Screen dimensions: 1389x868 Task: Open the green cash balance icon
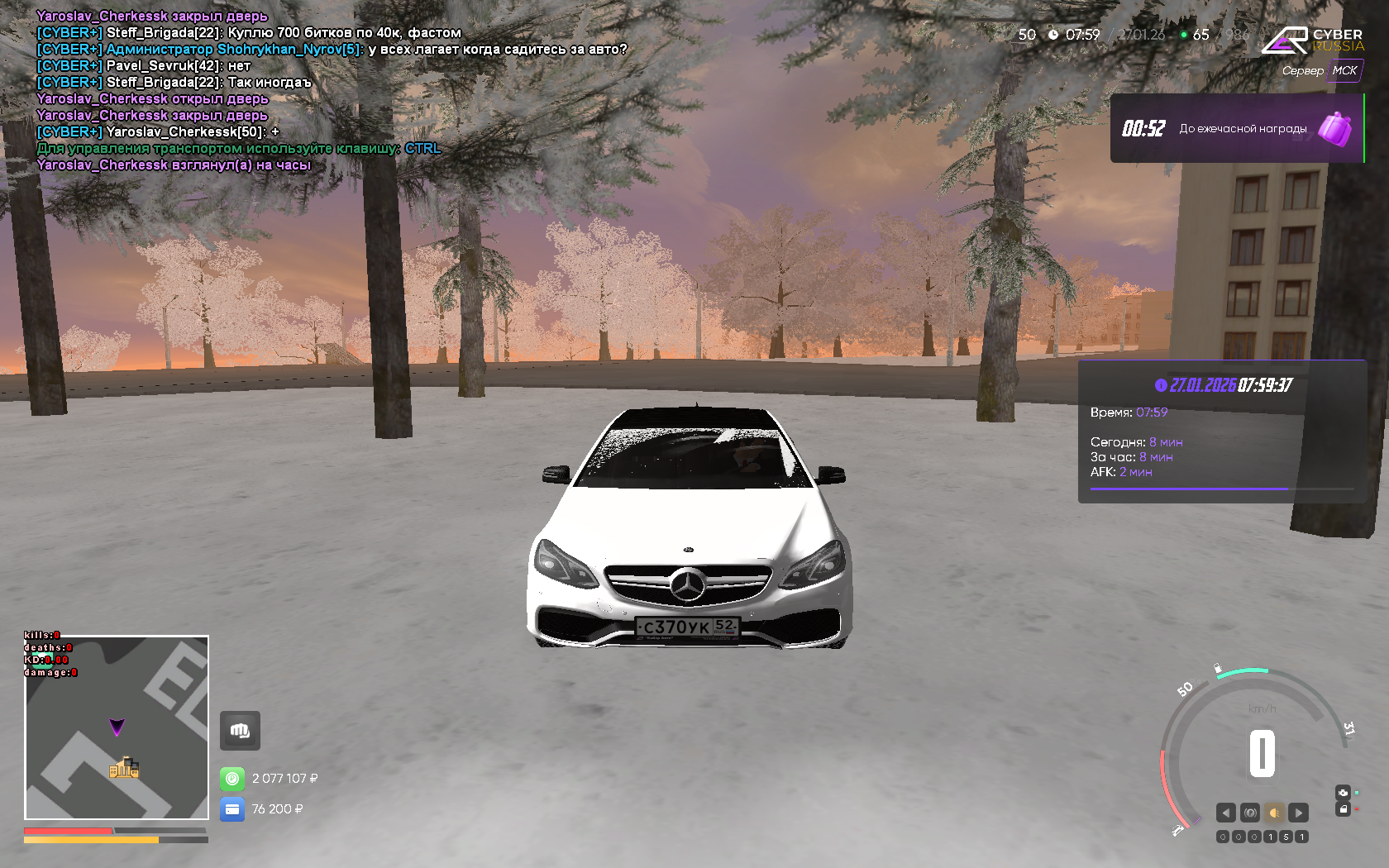pos(232,779)
